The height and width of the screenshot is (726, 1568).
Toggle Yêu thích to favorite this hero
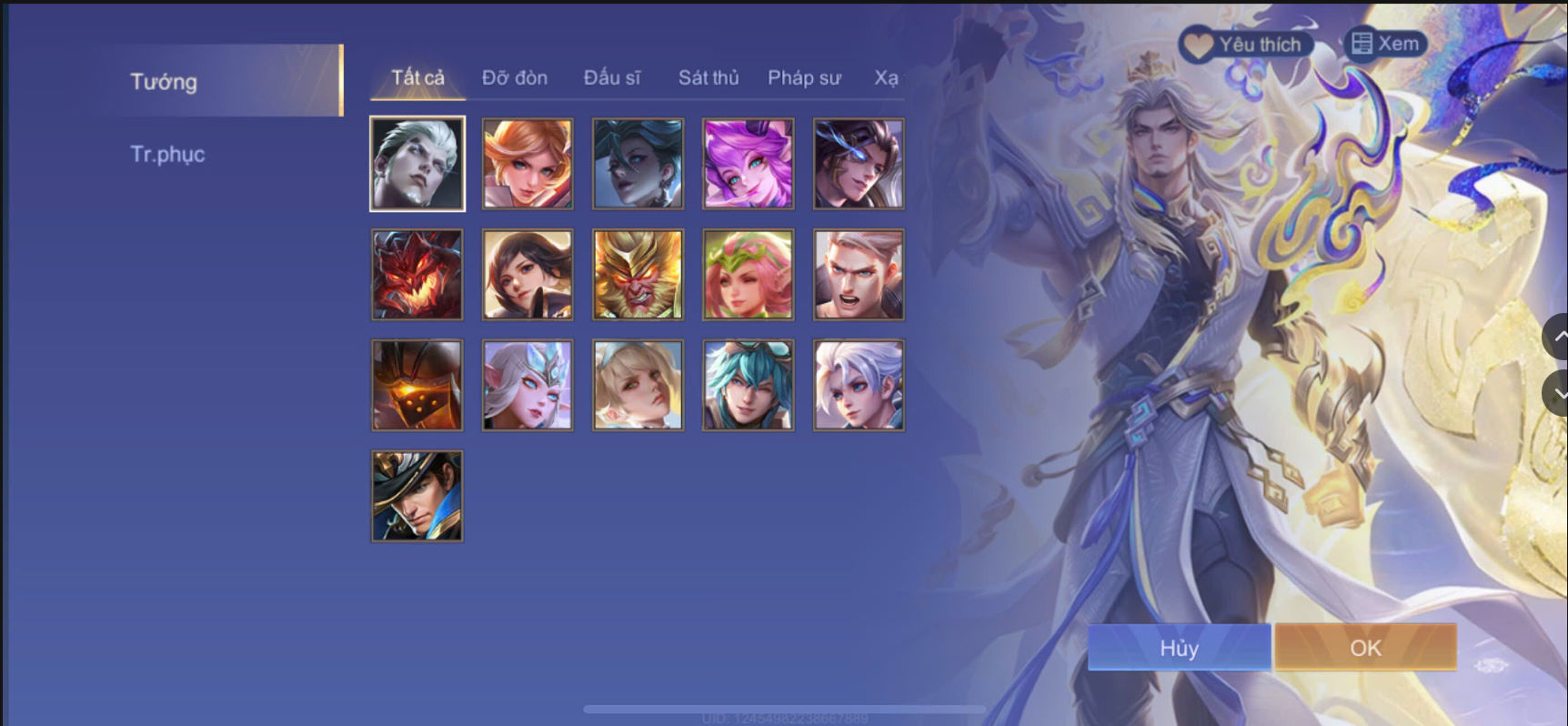click(x=1246, y=43)
